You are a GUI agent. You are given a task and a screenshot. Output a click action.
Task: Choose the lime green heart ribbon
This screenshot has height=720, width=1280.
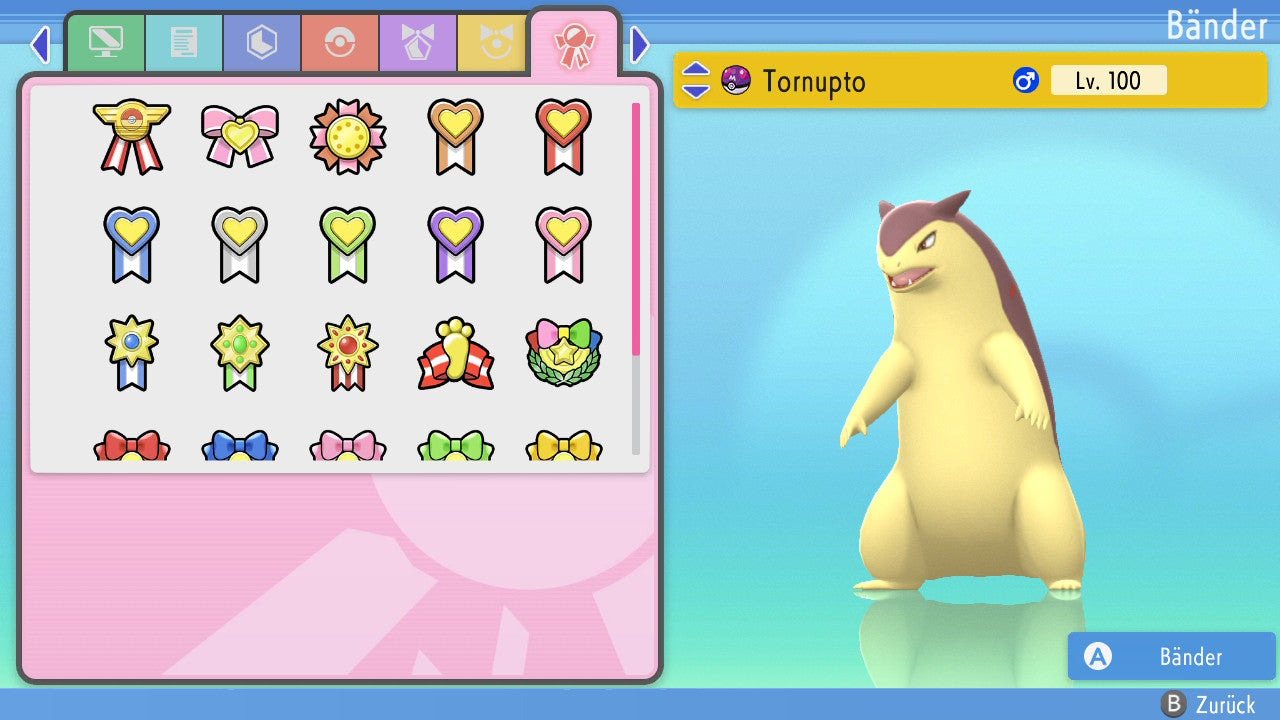click(348, 244)
